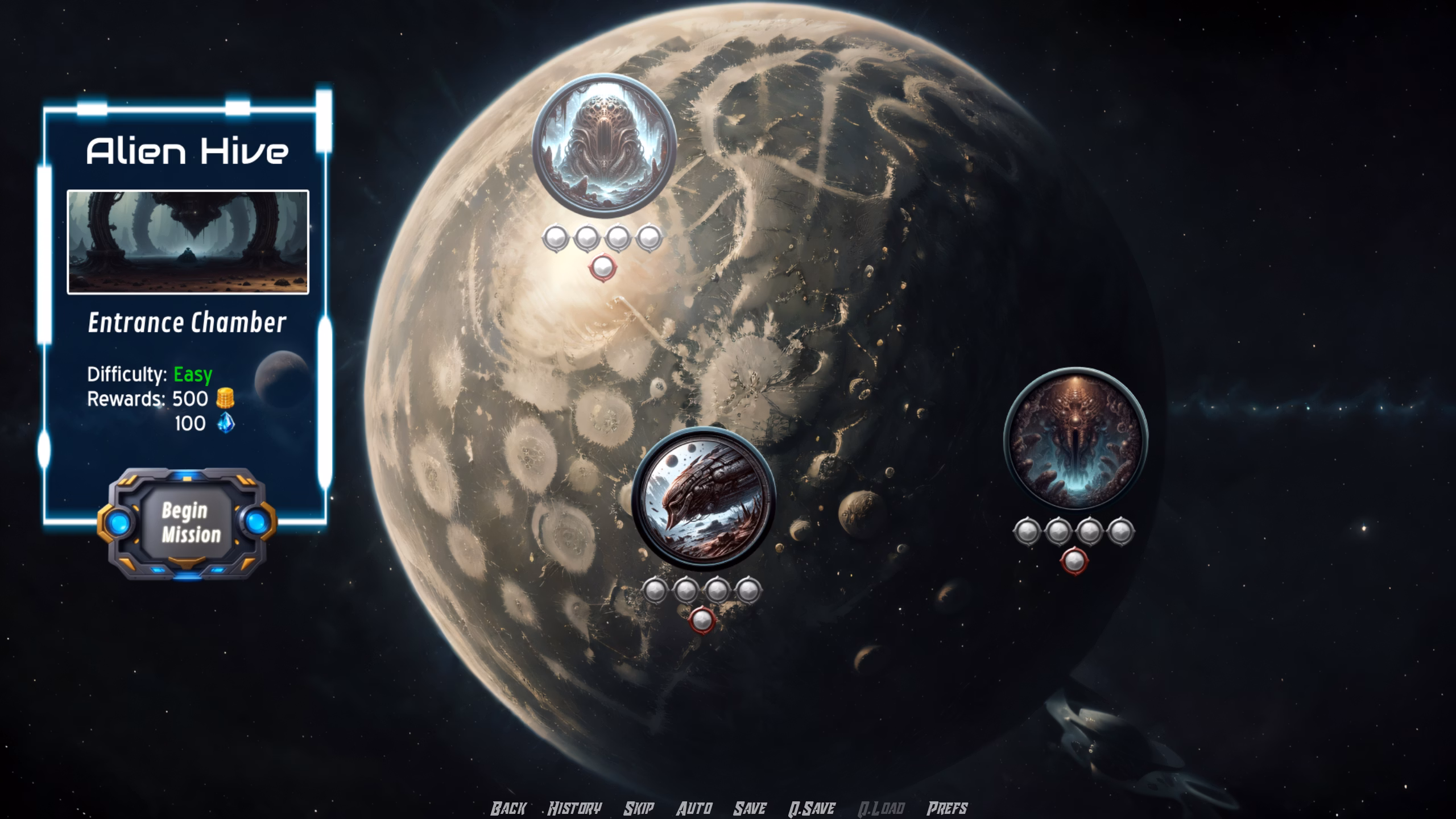Screen dimensions: 1456x819
Task: Toggle Auto advance mode
Action: [x=694, y=808]
